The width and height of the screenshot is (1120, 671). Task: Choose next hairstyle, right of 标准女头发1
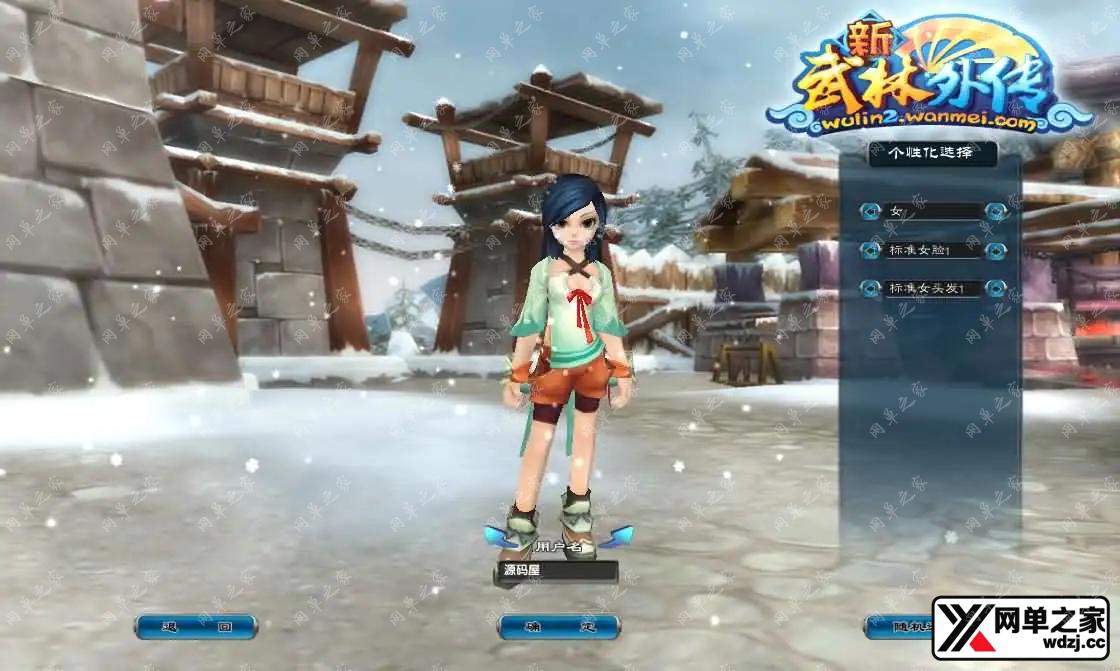tap(995, 288)
